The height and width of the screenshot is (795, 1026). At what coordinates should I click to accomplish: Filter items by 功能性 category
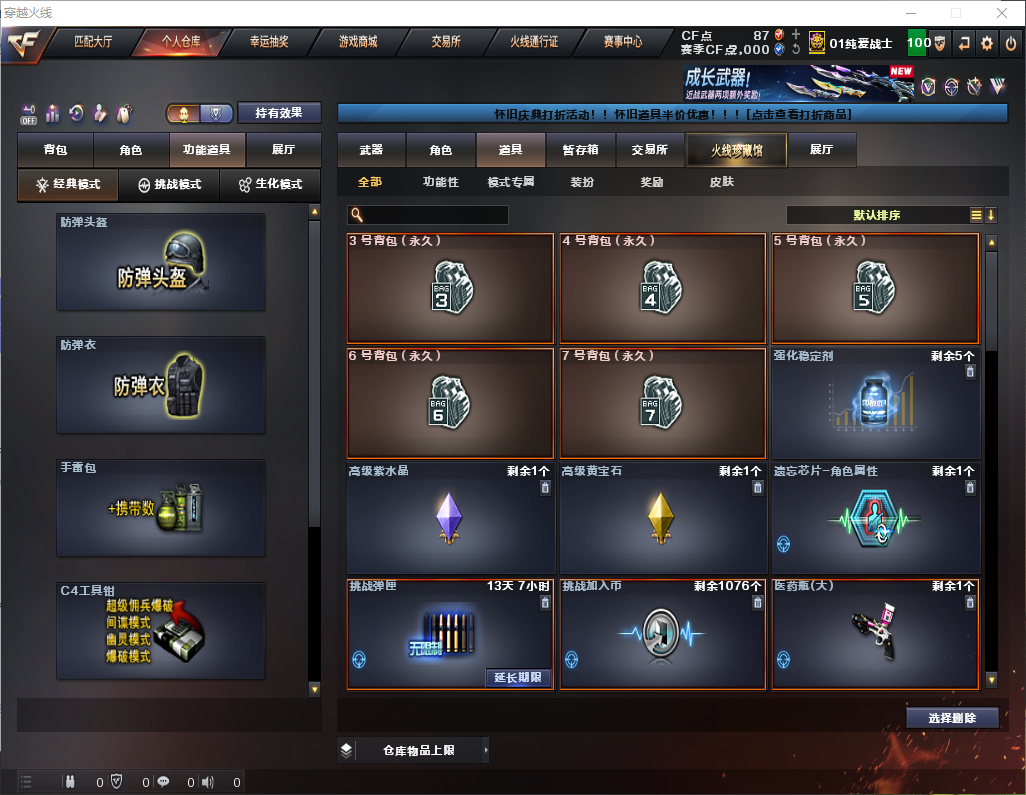pos(440,182)
